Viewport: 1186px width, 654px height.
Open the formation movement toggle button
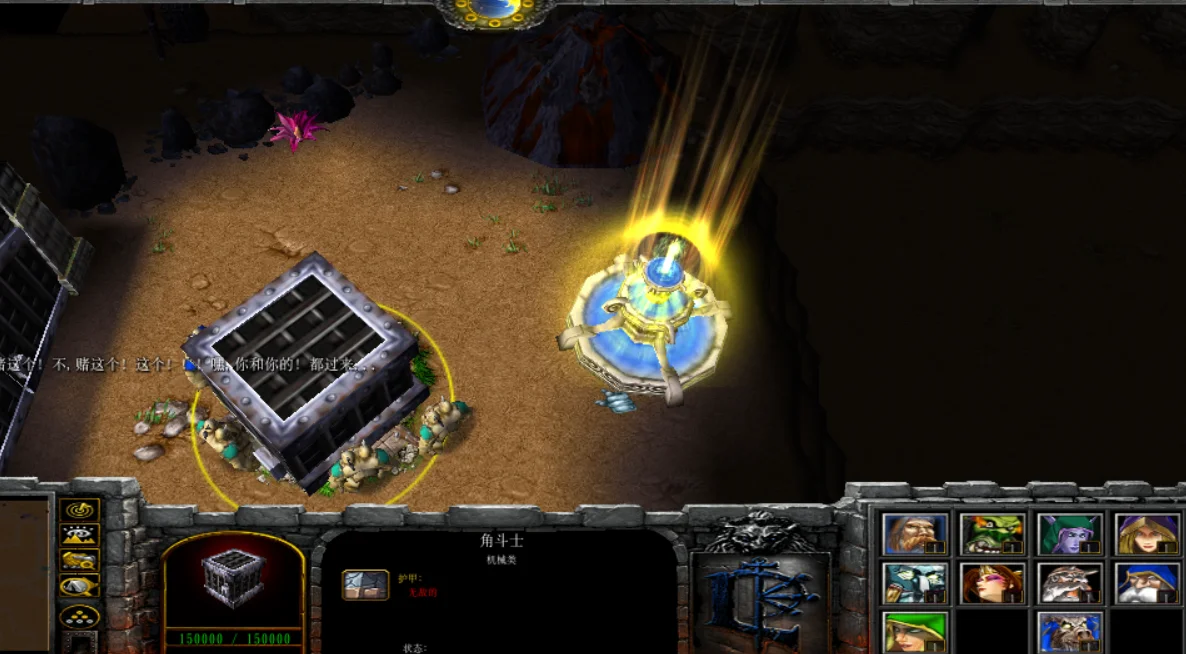[80, 616]
